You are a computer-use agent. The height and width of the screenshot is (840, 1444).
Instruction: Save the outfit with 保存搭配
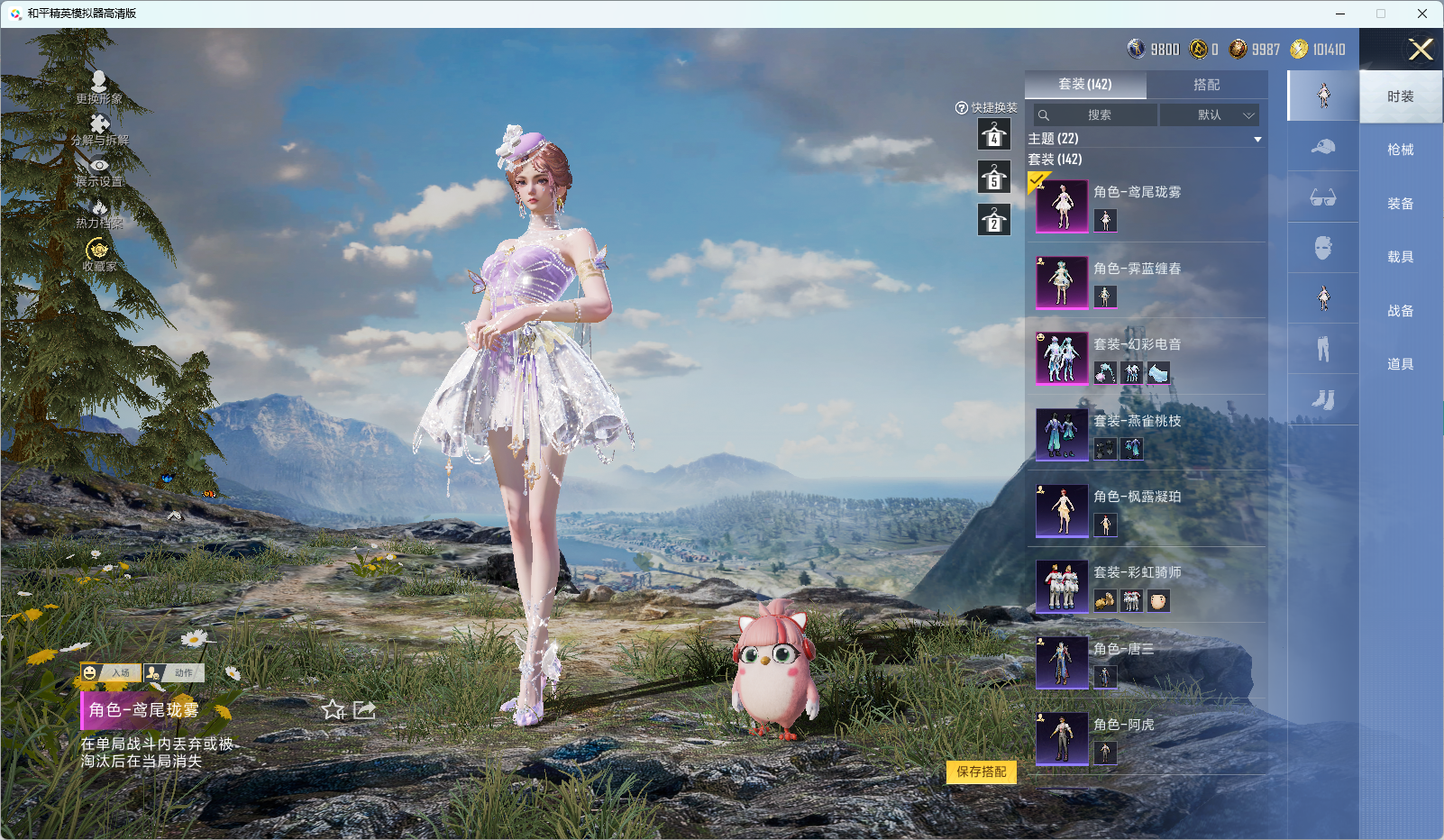coord(982,772)
